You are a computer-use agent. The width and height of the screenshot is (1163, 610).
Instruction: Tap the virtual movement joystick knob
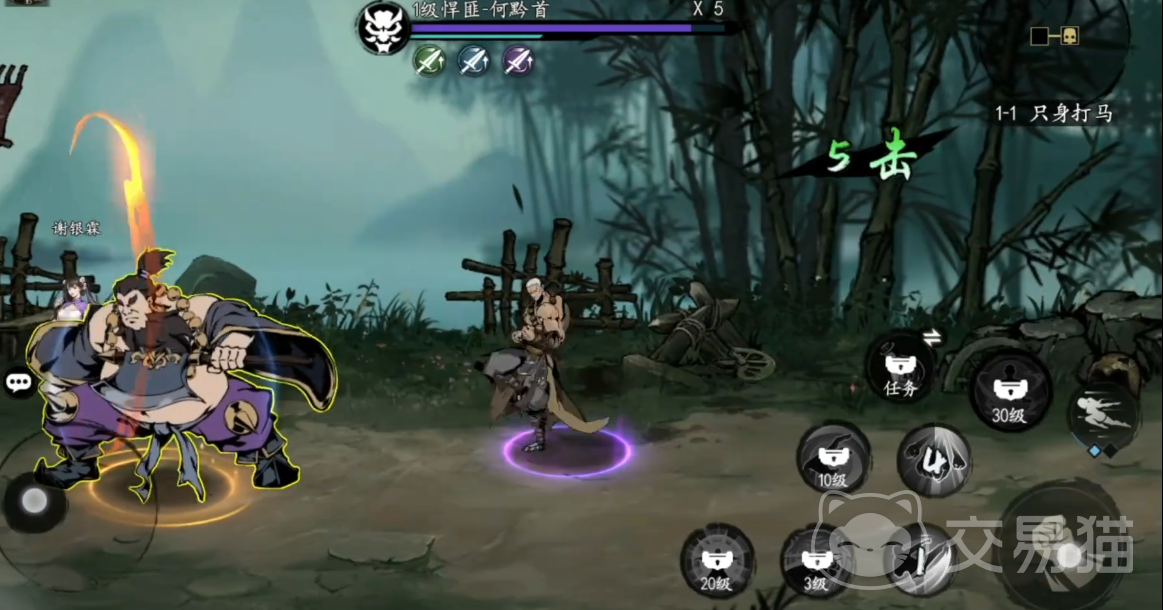tap(35, 502)
